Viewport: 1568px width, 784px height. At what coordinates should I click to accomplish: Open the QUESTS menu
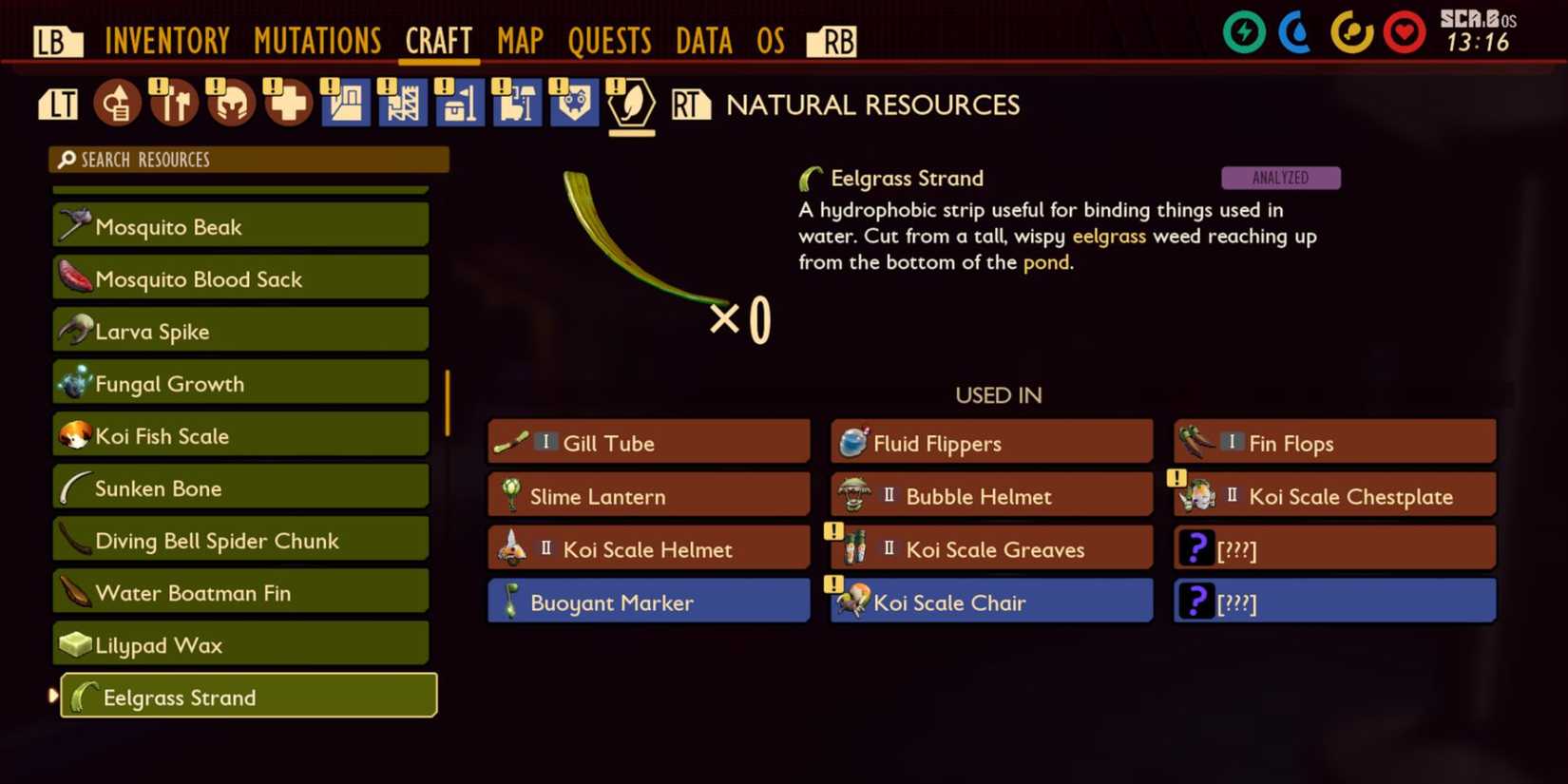pos(610,40)
